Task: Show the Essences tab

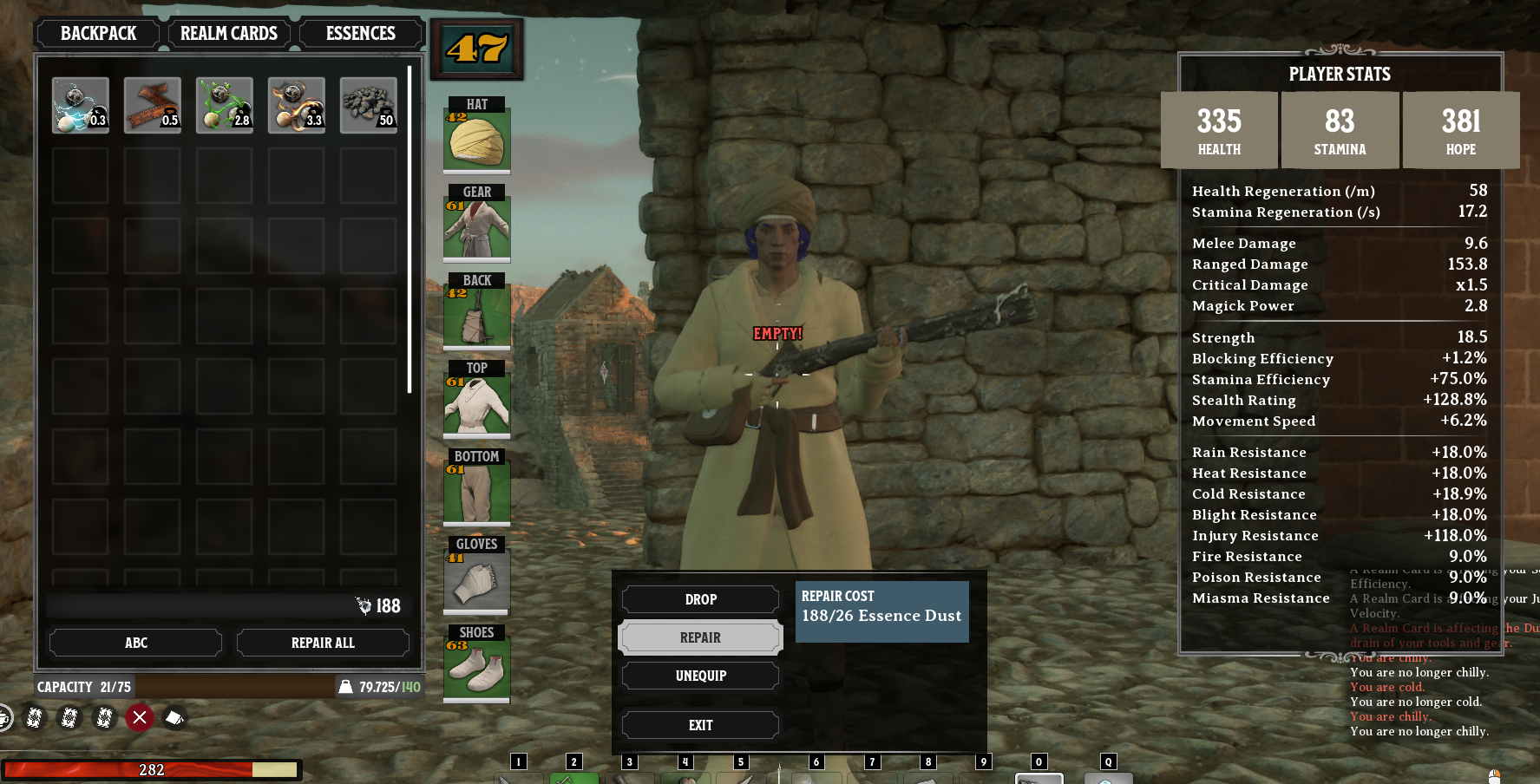Action: [x=361, y=34]
